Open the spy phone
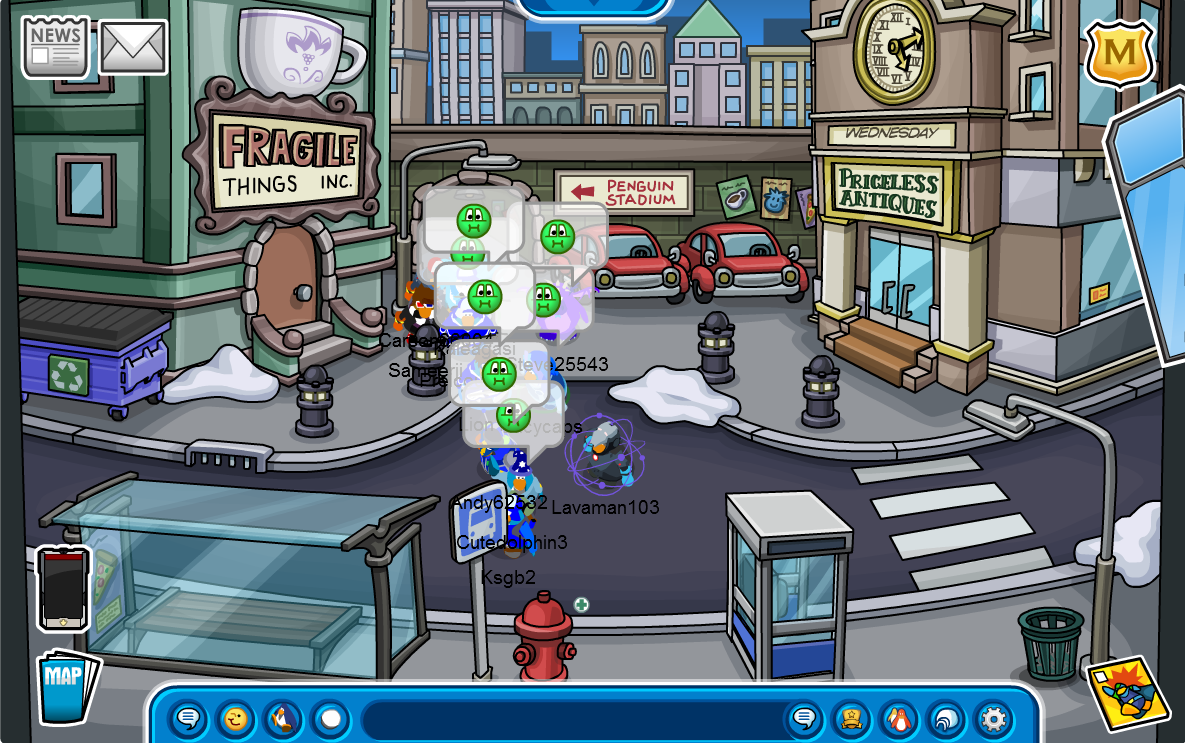 [x=63, y=588]
